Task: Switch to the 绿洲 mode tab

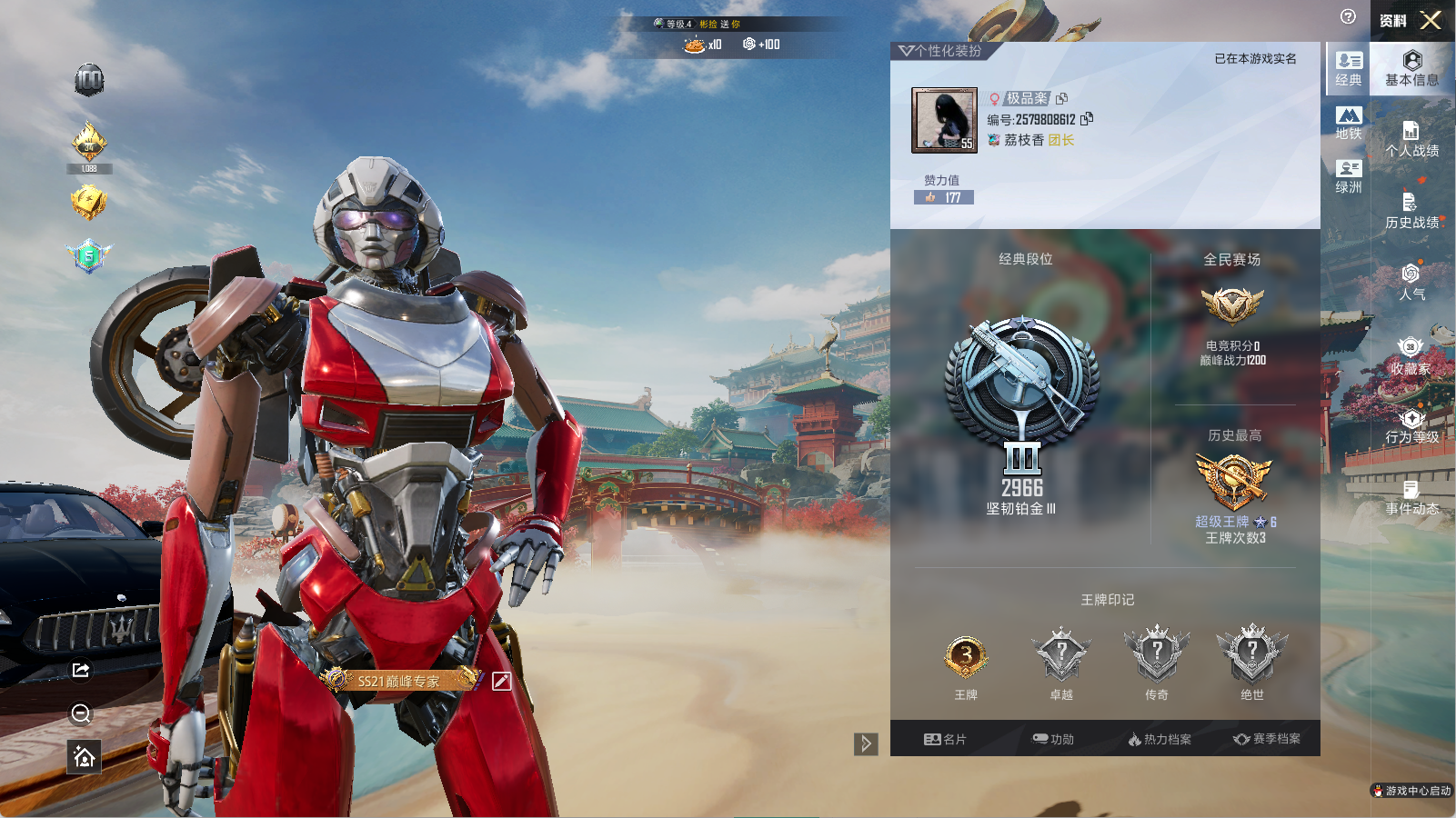Action: (1349, 176)
